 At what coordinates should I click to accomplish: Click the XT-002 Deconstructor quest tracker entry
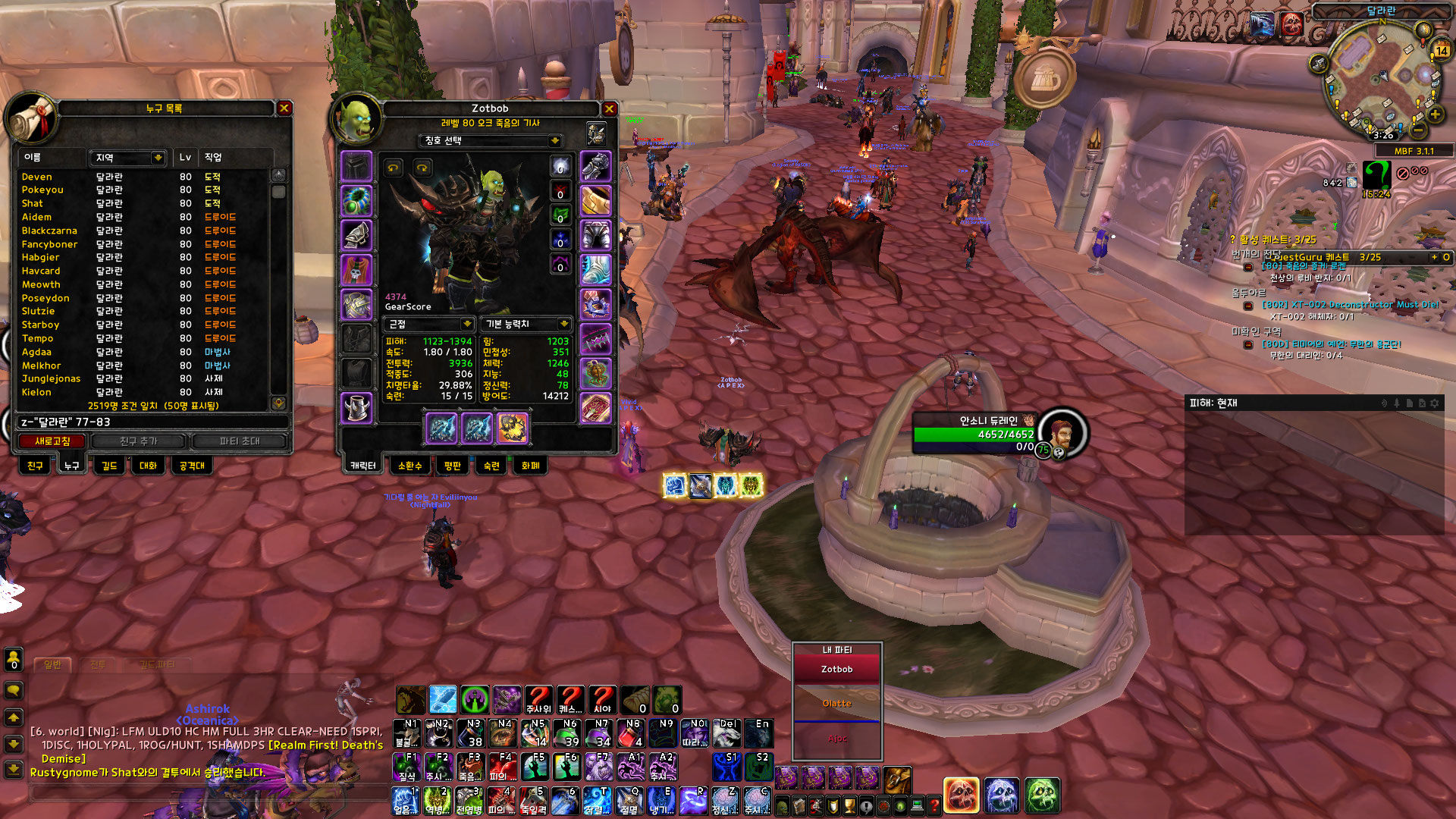click(x=1349, y=305)
